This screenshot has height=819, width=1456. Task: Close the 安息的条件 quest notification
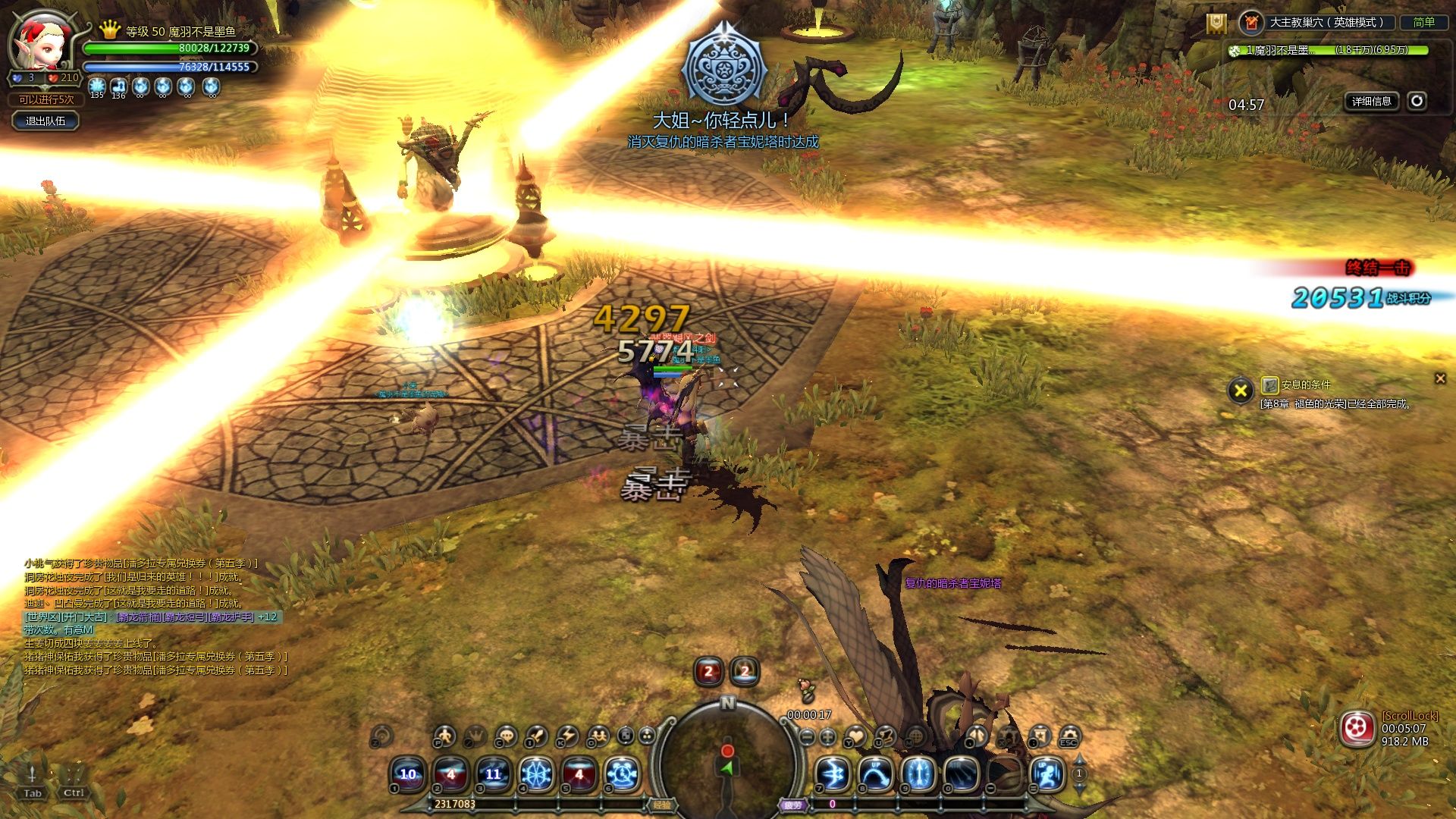[1440, 378]
